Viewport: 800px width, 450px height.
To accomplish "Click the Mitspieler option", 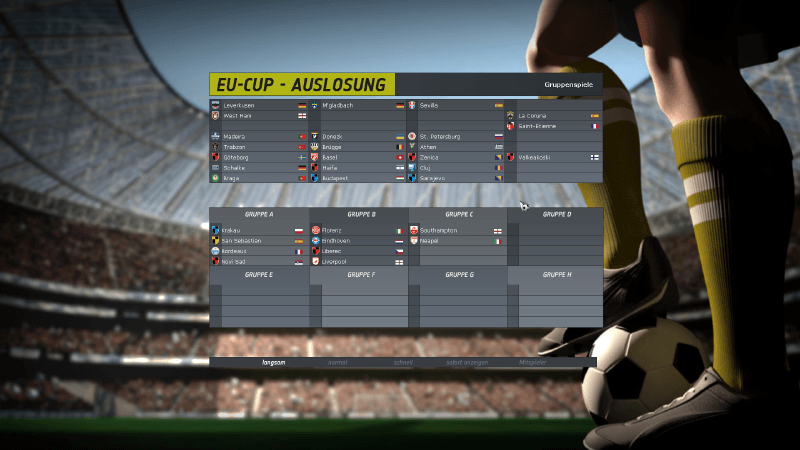I will pyautogui.click(x=534, y=362).
